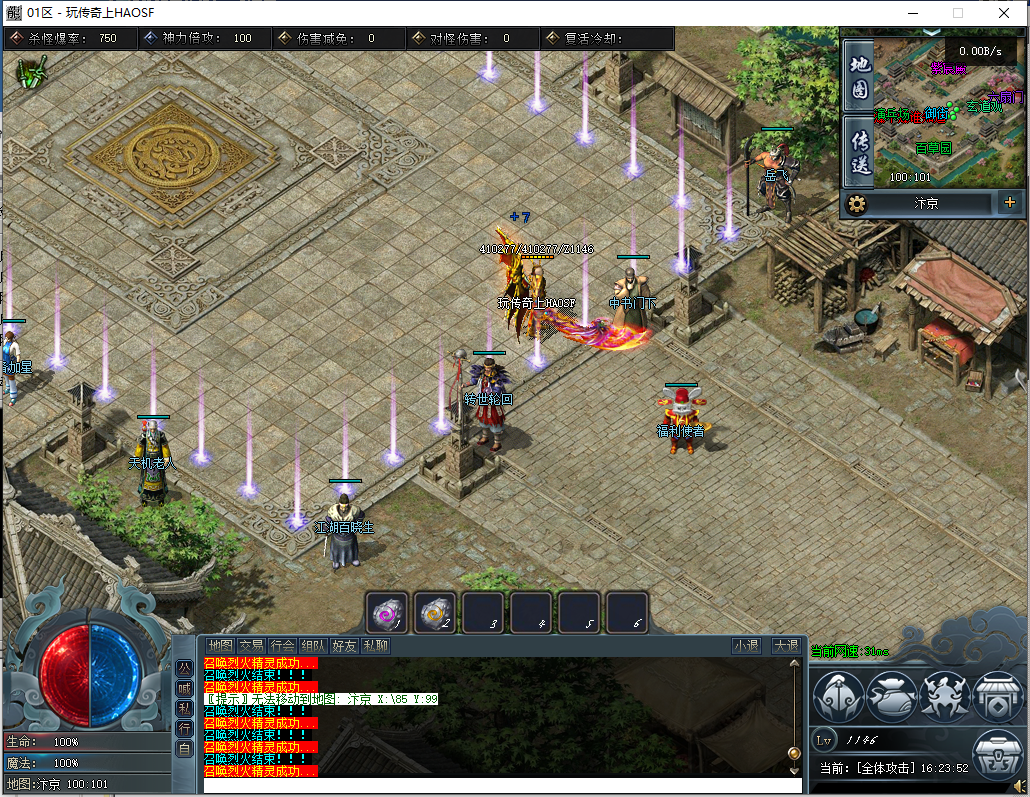Open the 传送 teleport button
1030x797 pixels.
[860, 151]
